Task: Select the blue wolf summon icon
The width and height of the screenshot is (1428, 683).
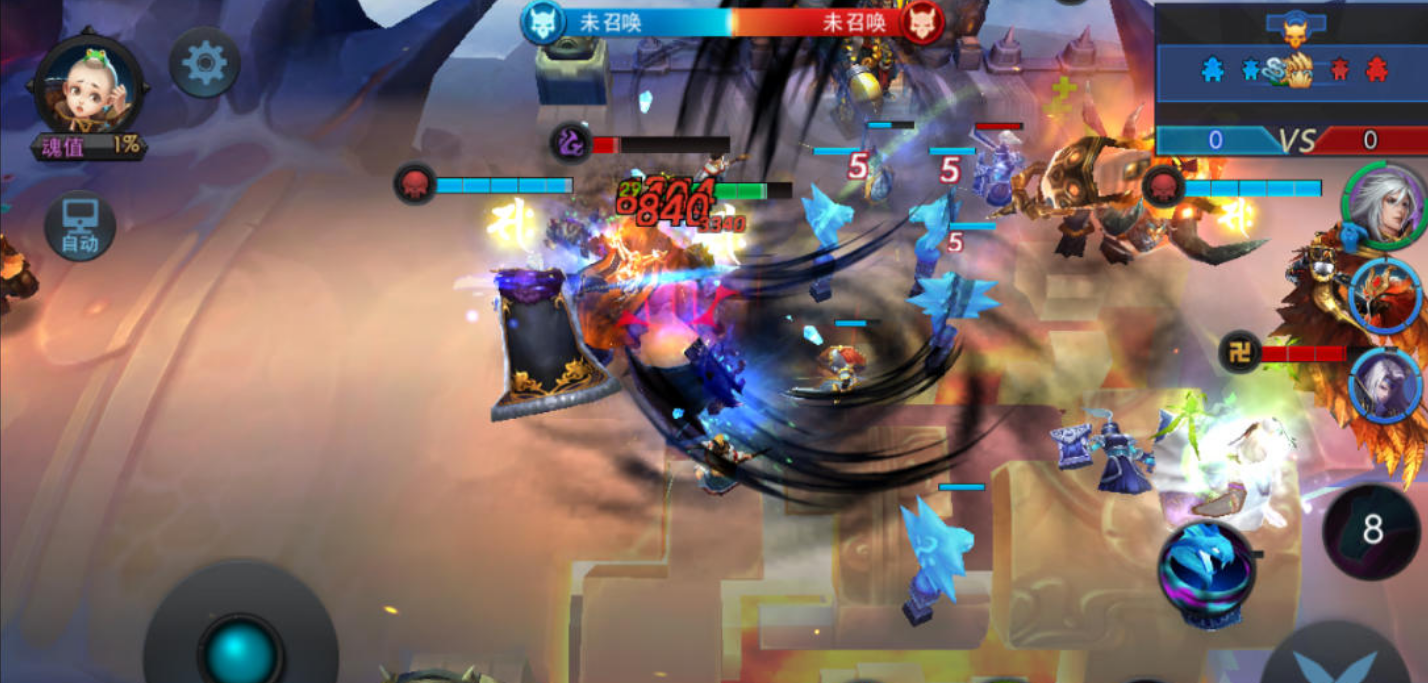Action: click(543, 22)
